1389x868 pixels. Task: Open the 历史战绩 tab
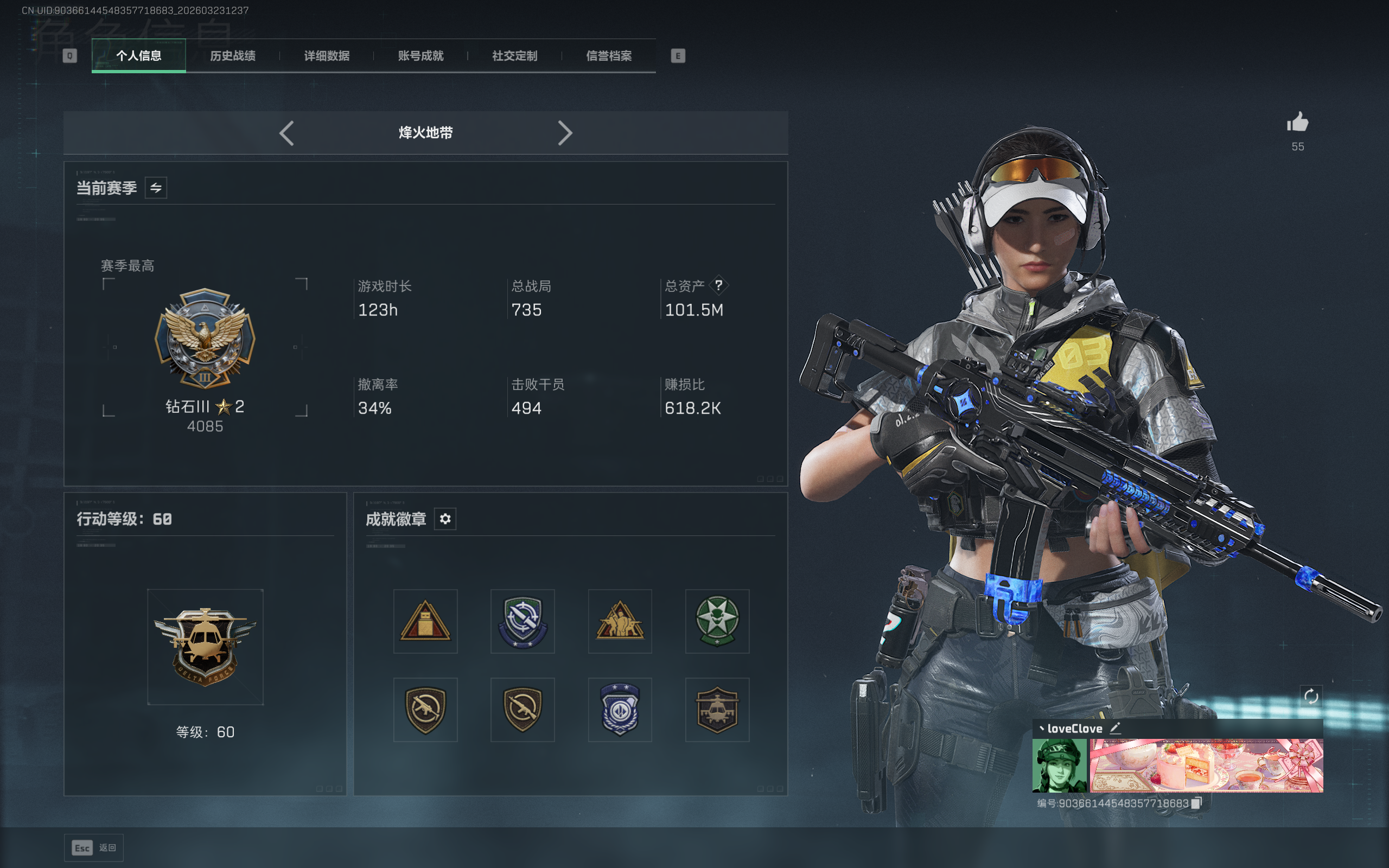click(232, 56)
